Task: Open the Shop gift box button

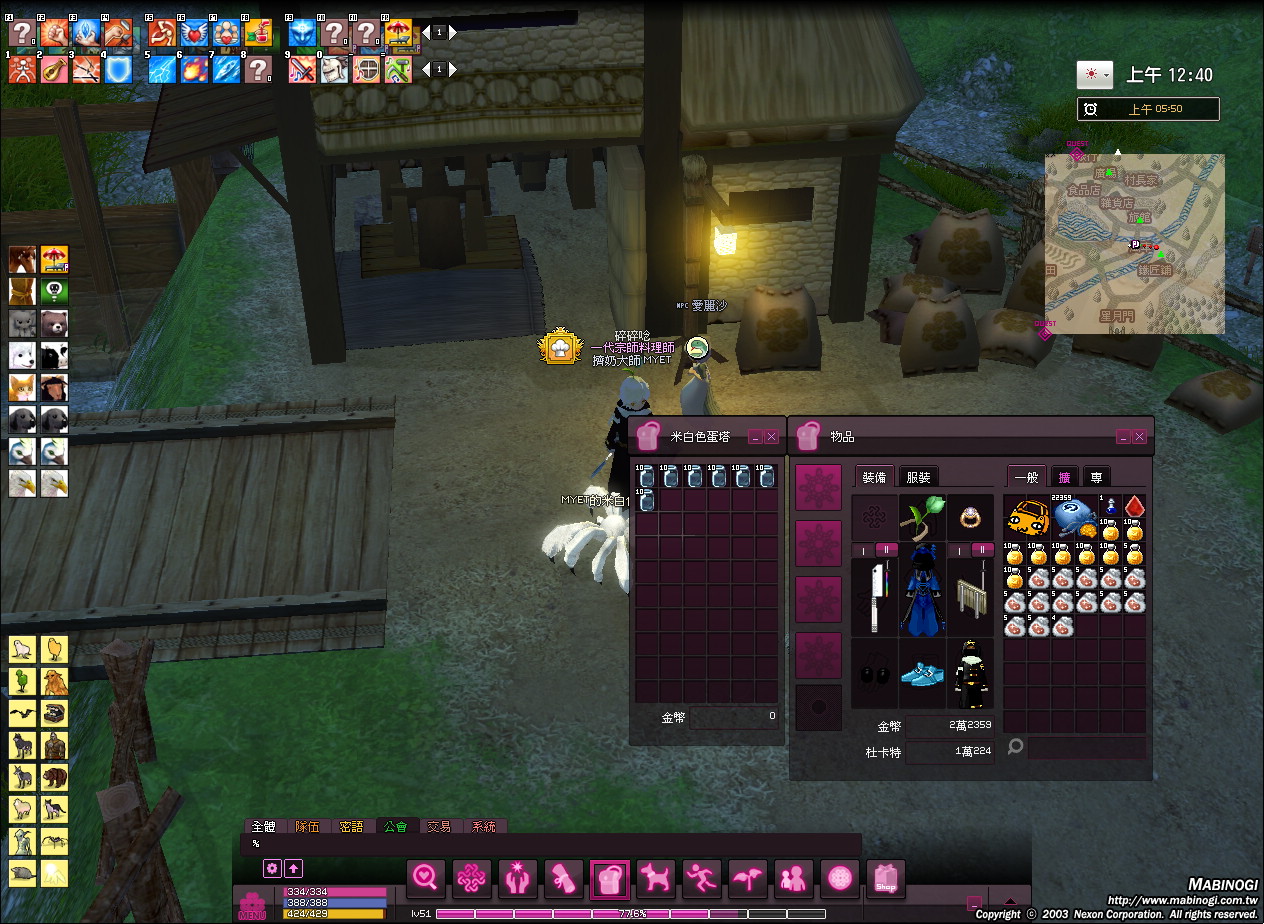Action: [885, 879]
